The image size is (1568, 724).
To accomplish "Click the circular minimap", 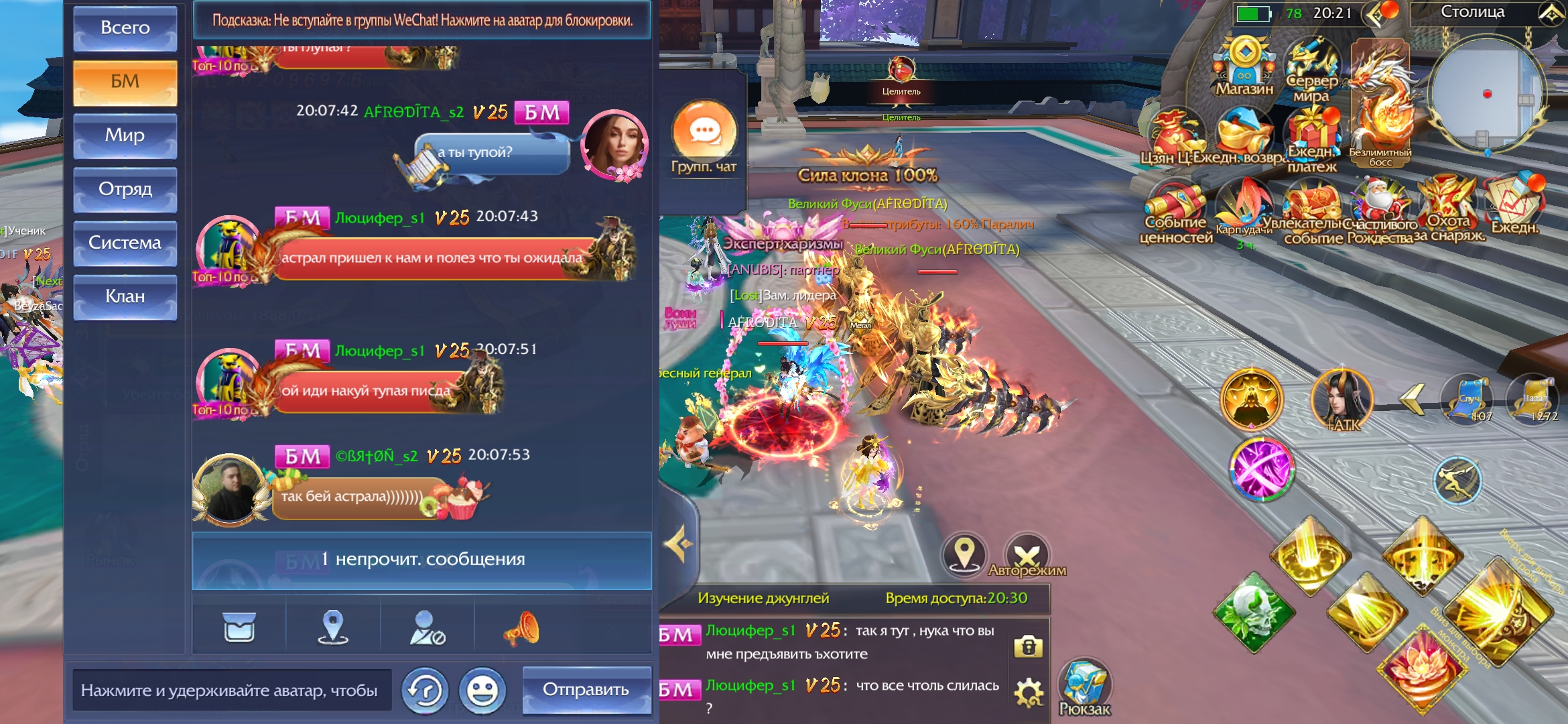I will pyautogui.click(x=1486, y=94).
